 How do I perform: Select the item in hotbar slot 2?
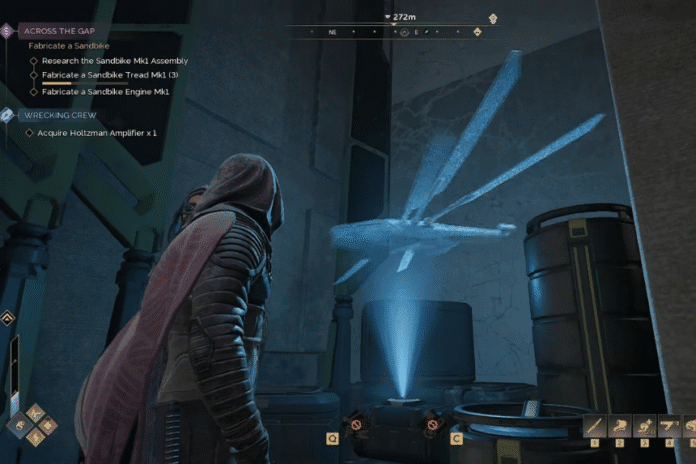click(x=619, y=425)
